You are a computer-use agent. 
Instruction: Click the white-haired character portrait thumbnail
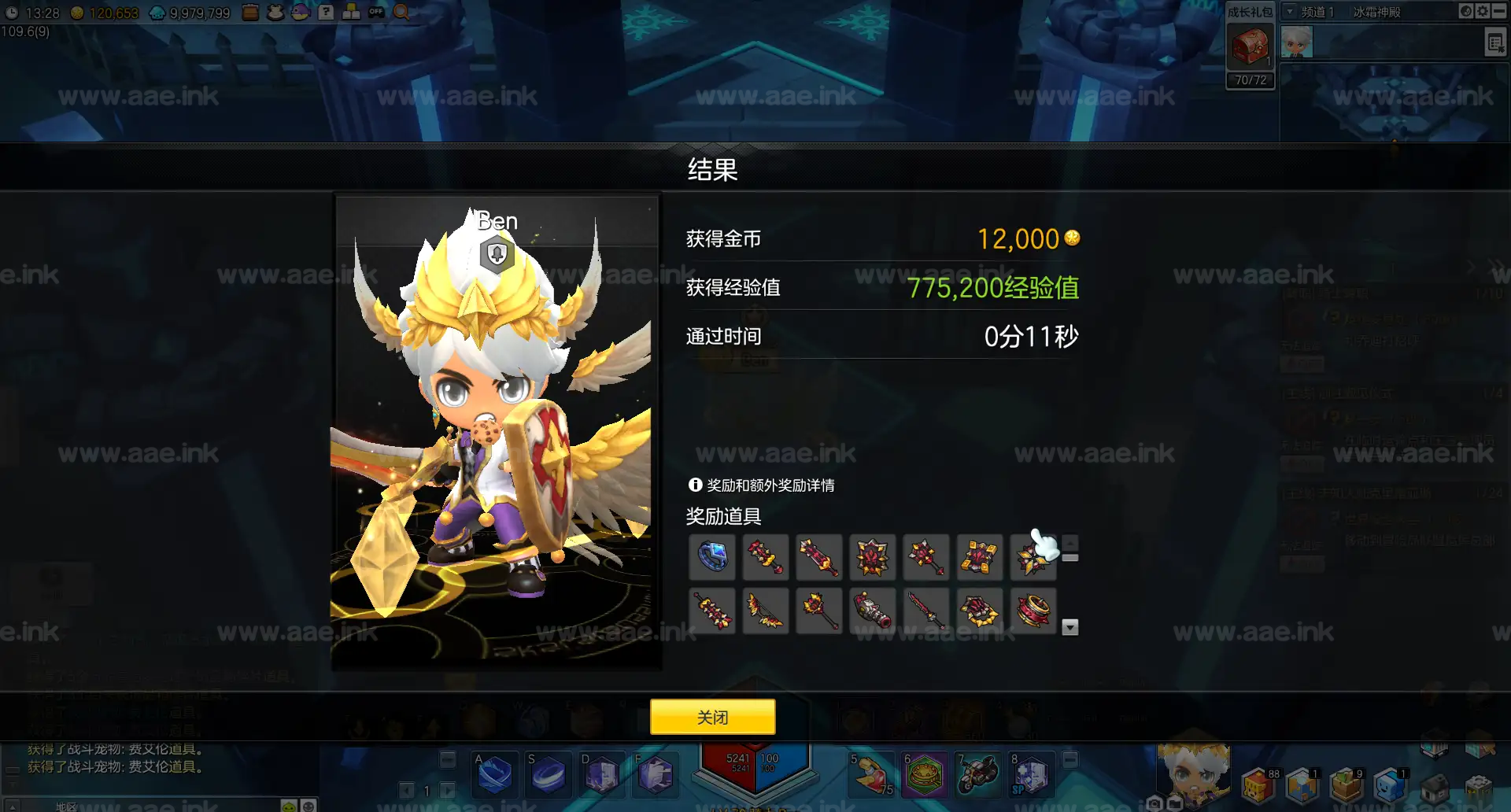click(x=1297, y=42)
